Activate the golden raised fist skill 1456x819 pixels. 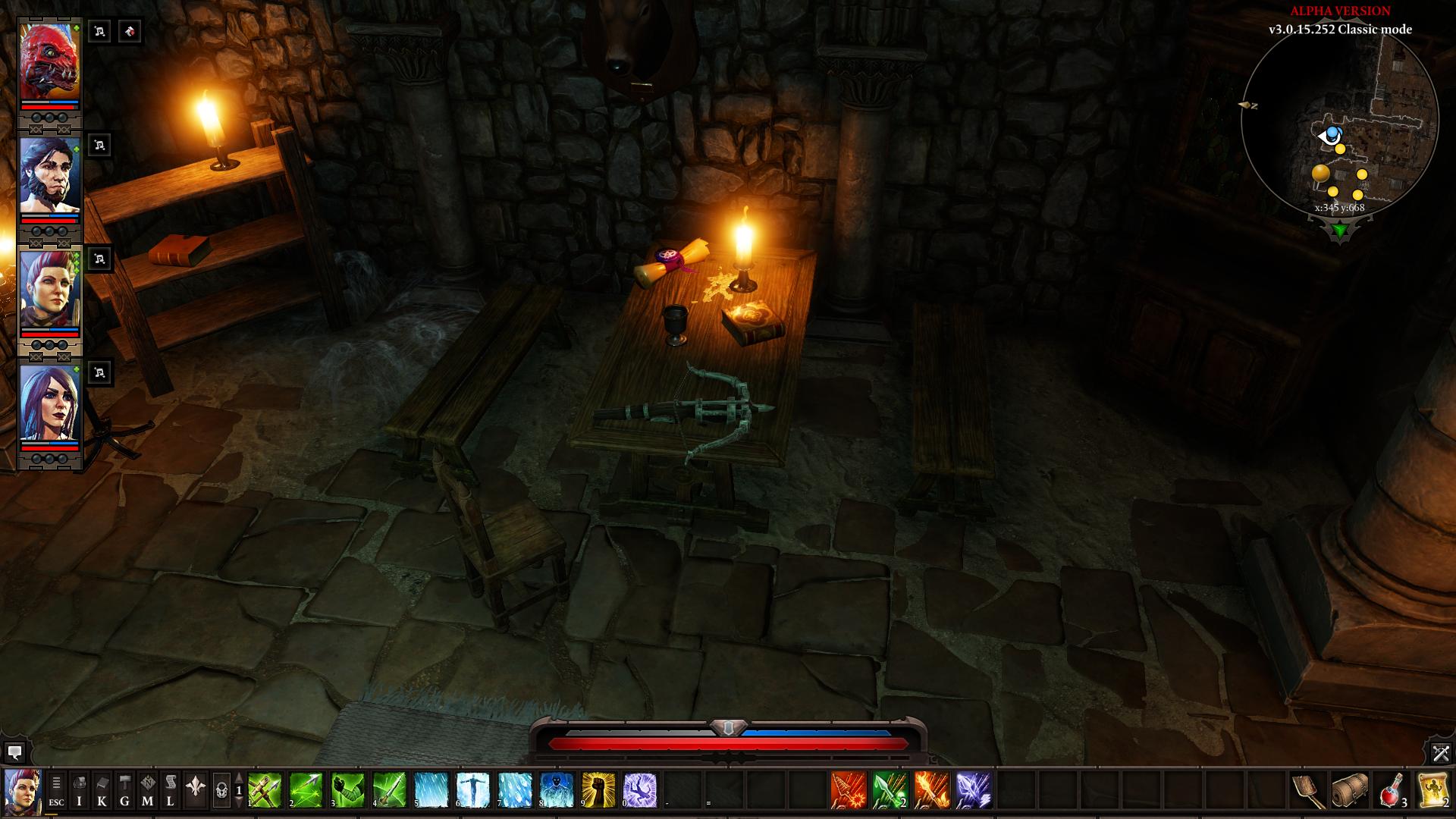598,791
